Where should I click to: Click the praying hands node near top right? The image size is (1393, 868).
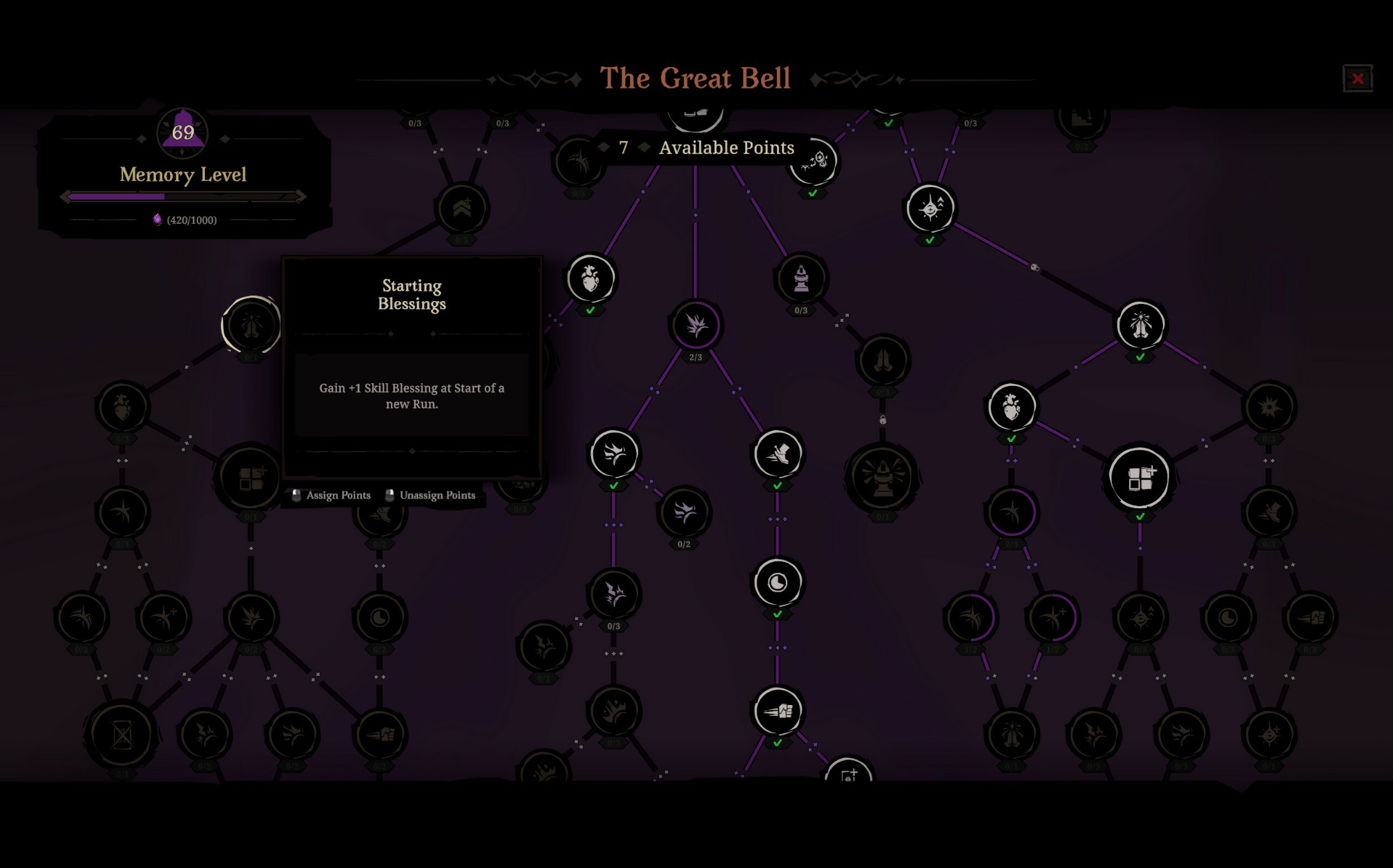[x=1140, y=326]
